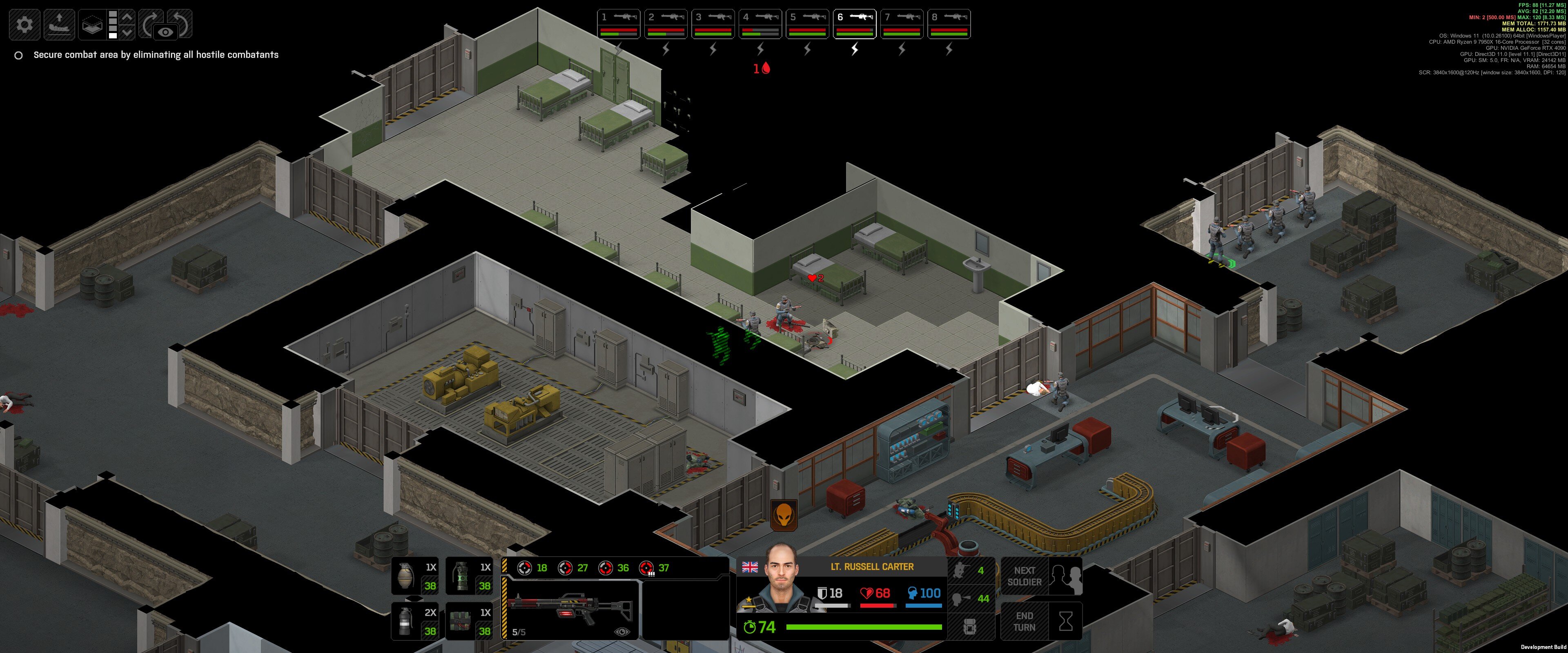Lower the camera view level

(127, 32)
